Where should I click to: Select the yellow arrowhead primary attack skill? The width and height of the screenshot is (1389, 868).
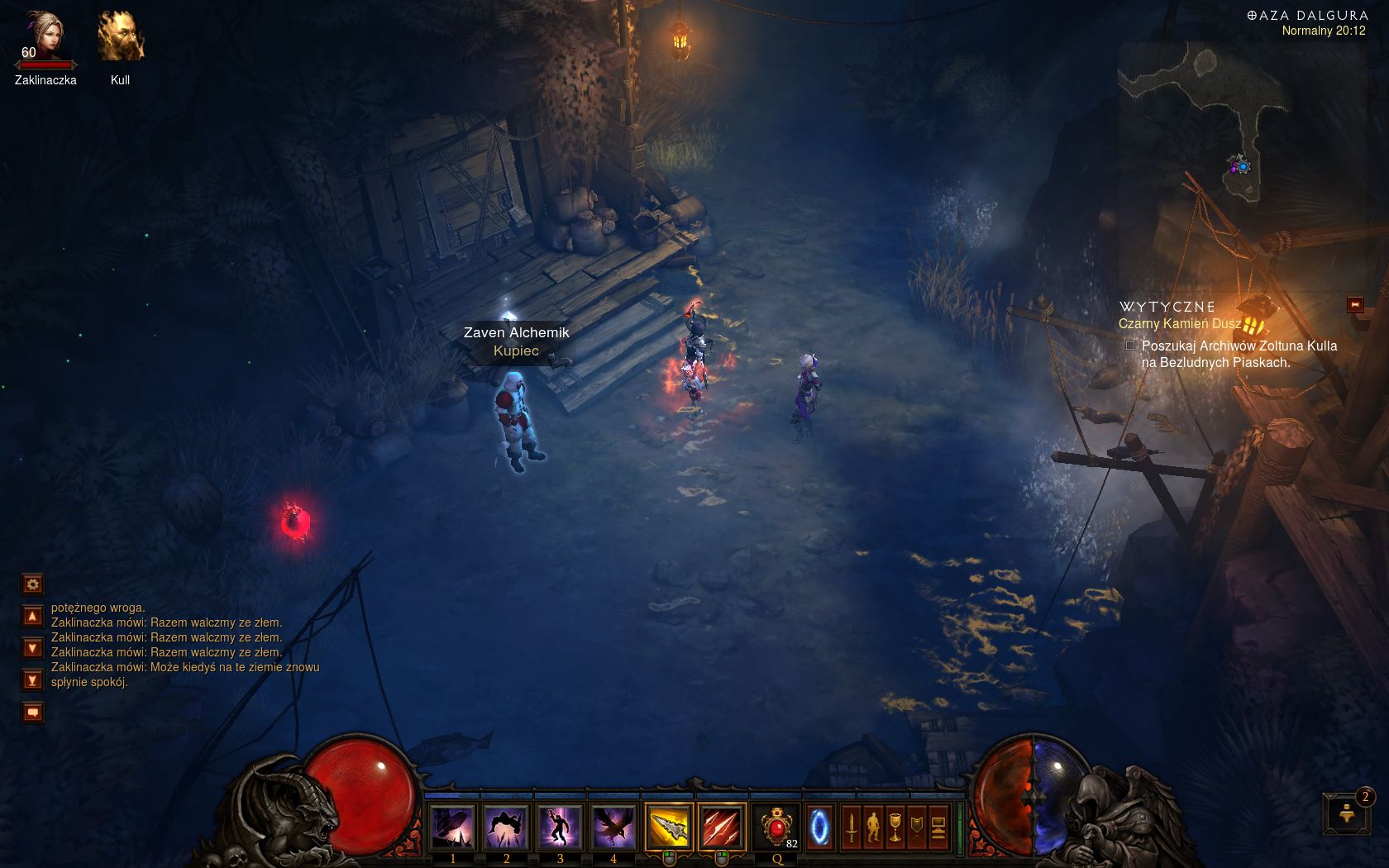coord(668,826)
